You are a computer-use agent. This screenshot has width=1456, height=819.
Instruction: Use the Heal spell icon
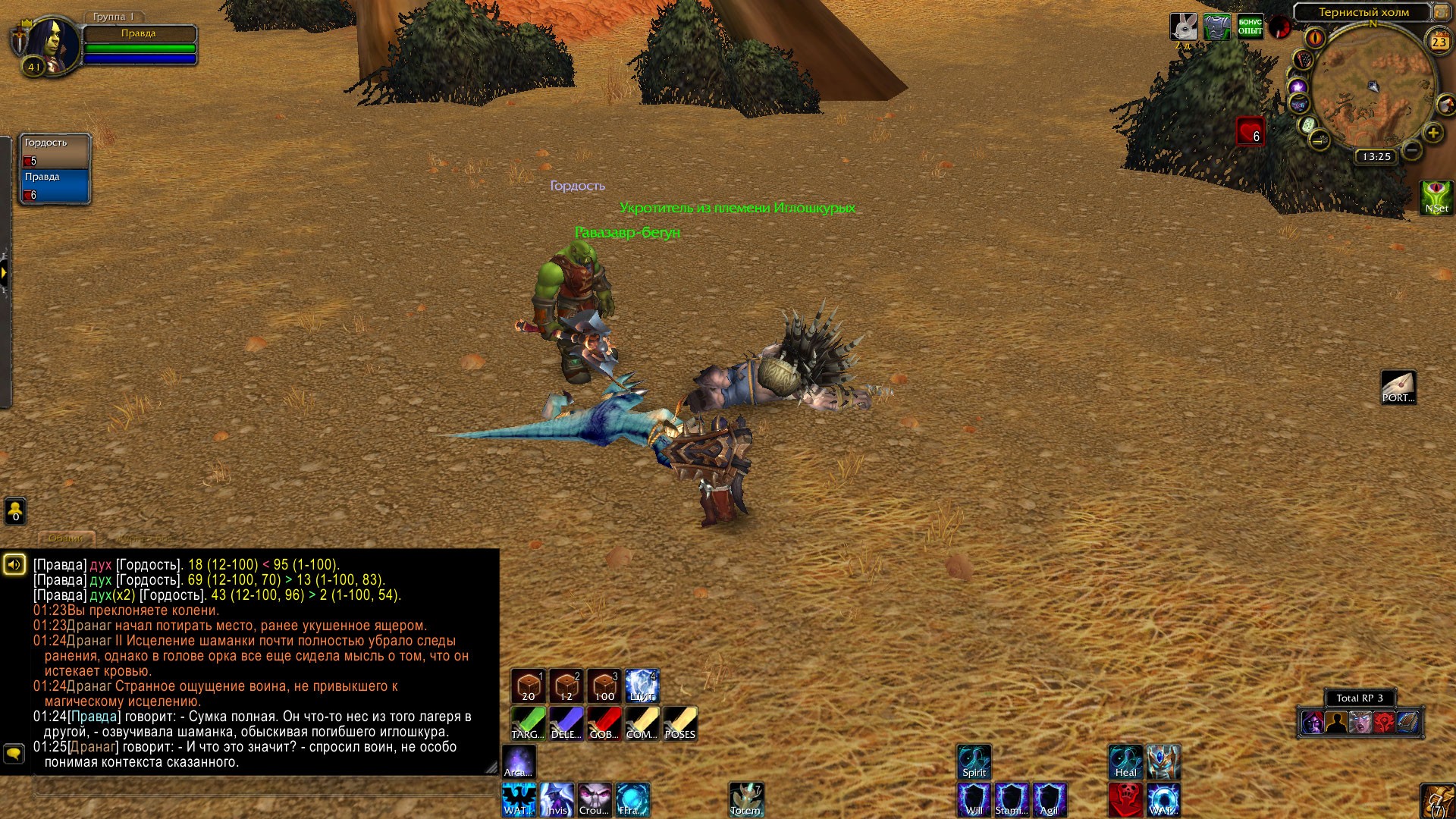(1126, 762)
